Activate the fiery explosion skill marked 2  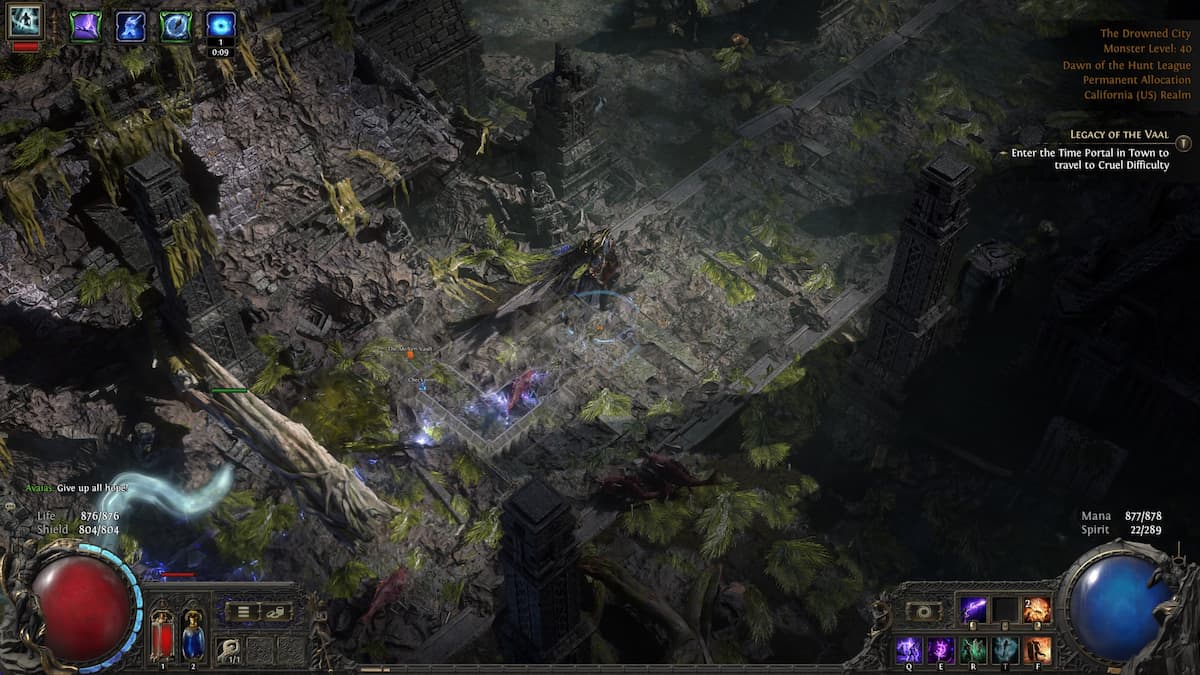[x=1037, y=610]
